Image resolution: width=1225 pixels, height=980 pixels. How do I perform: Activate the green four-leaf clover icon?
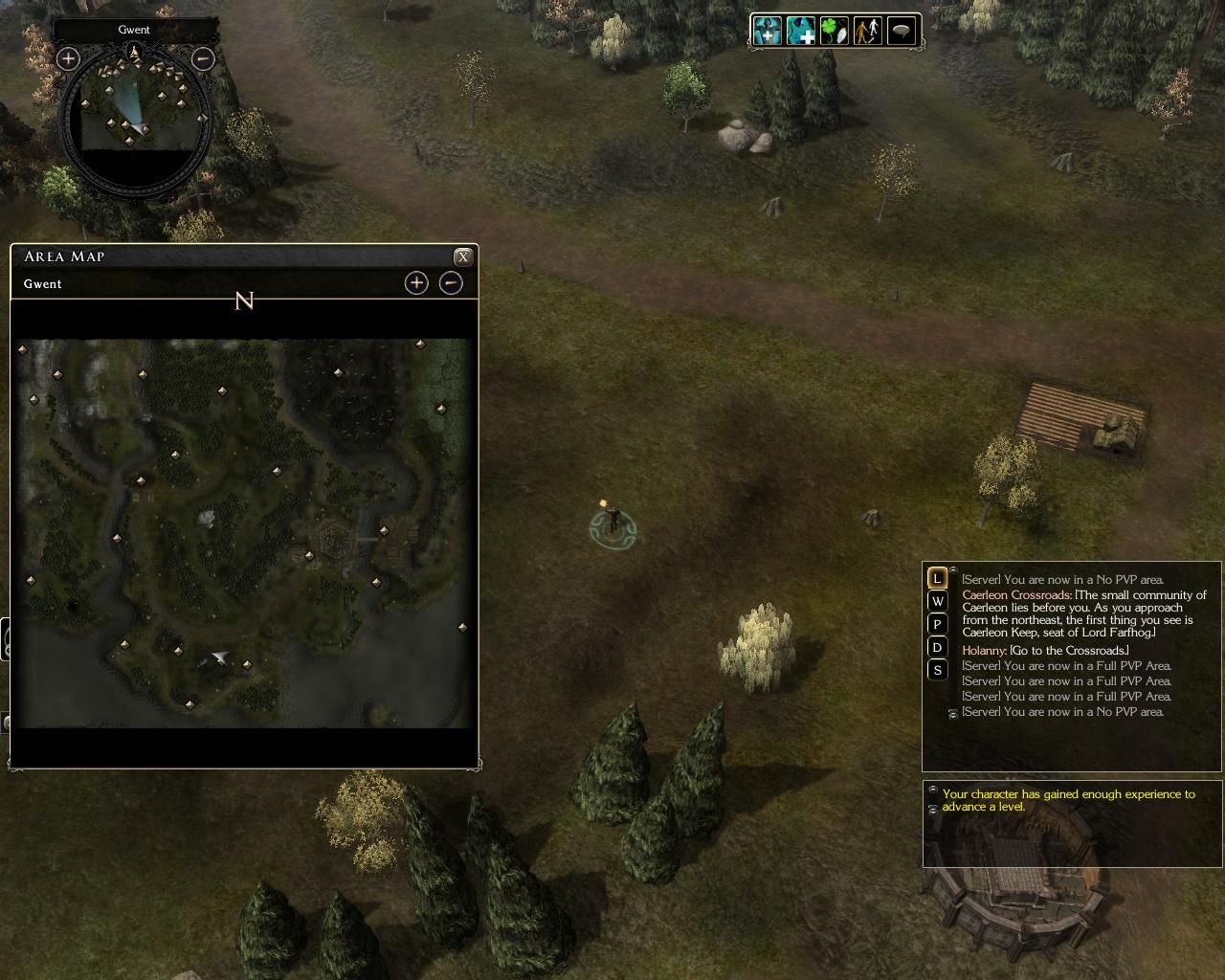click(835, 31)
